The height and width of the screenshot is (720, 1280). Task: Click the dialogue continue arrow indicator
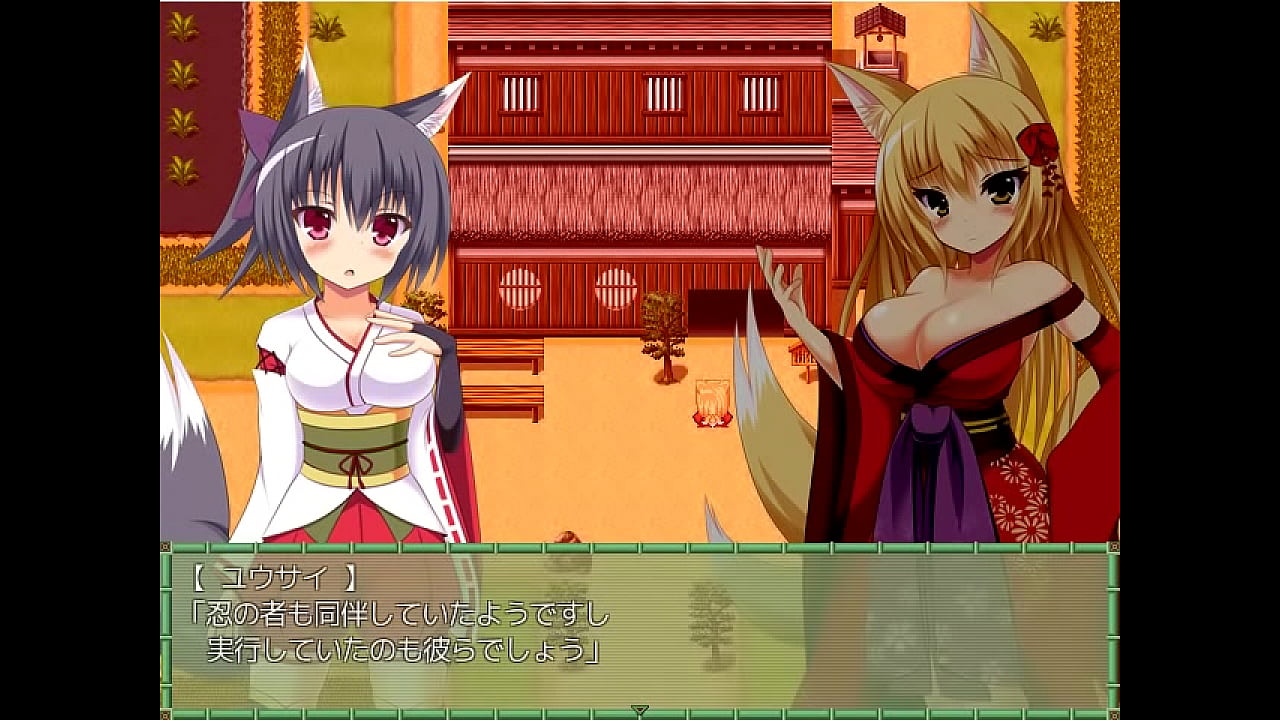640,710
